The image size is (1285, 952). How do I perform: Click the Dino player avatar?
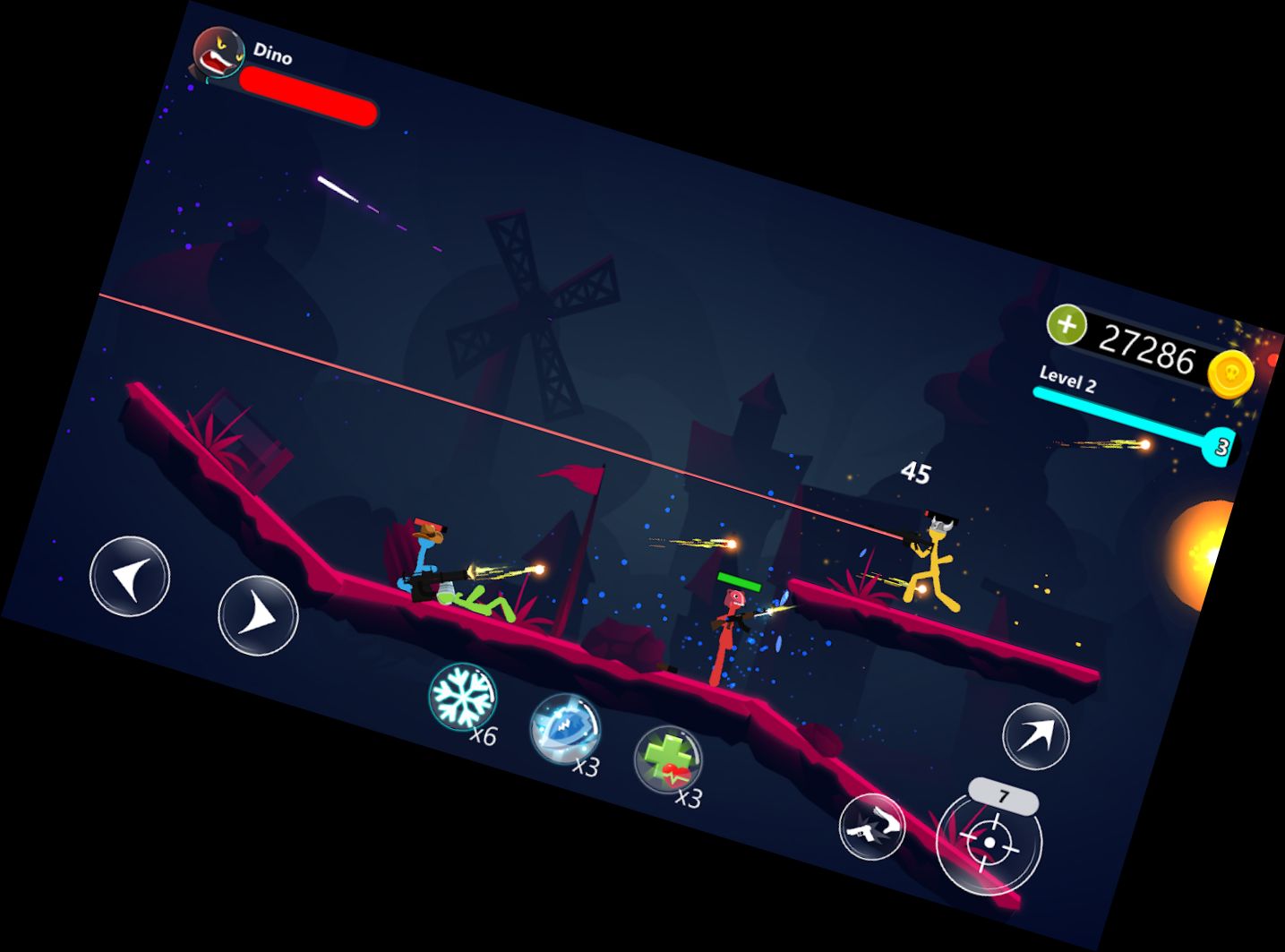tap(218, 54)
